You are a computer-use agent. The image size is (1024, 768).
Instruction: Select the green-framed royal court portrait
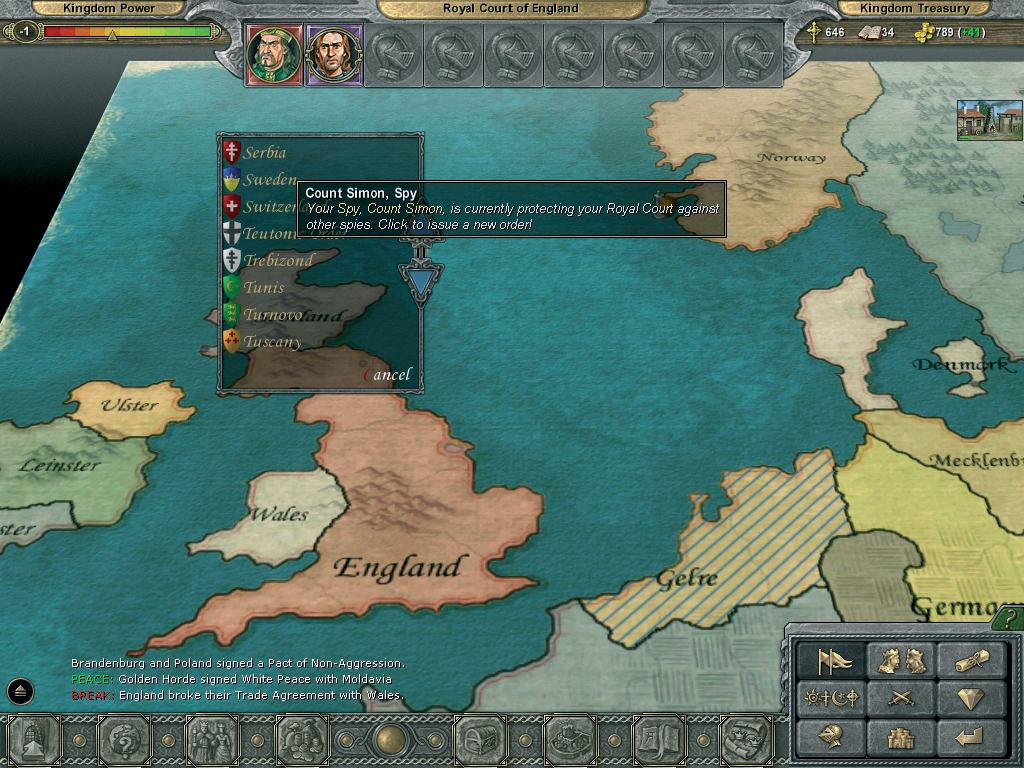point(272,54)
